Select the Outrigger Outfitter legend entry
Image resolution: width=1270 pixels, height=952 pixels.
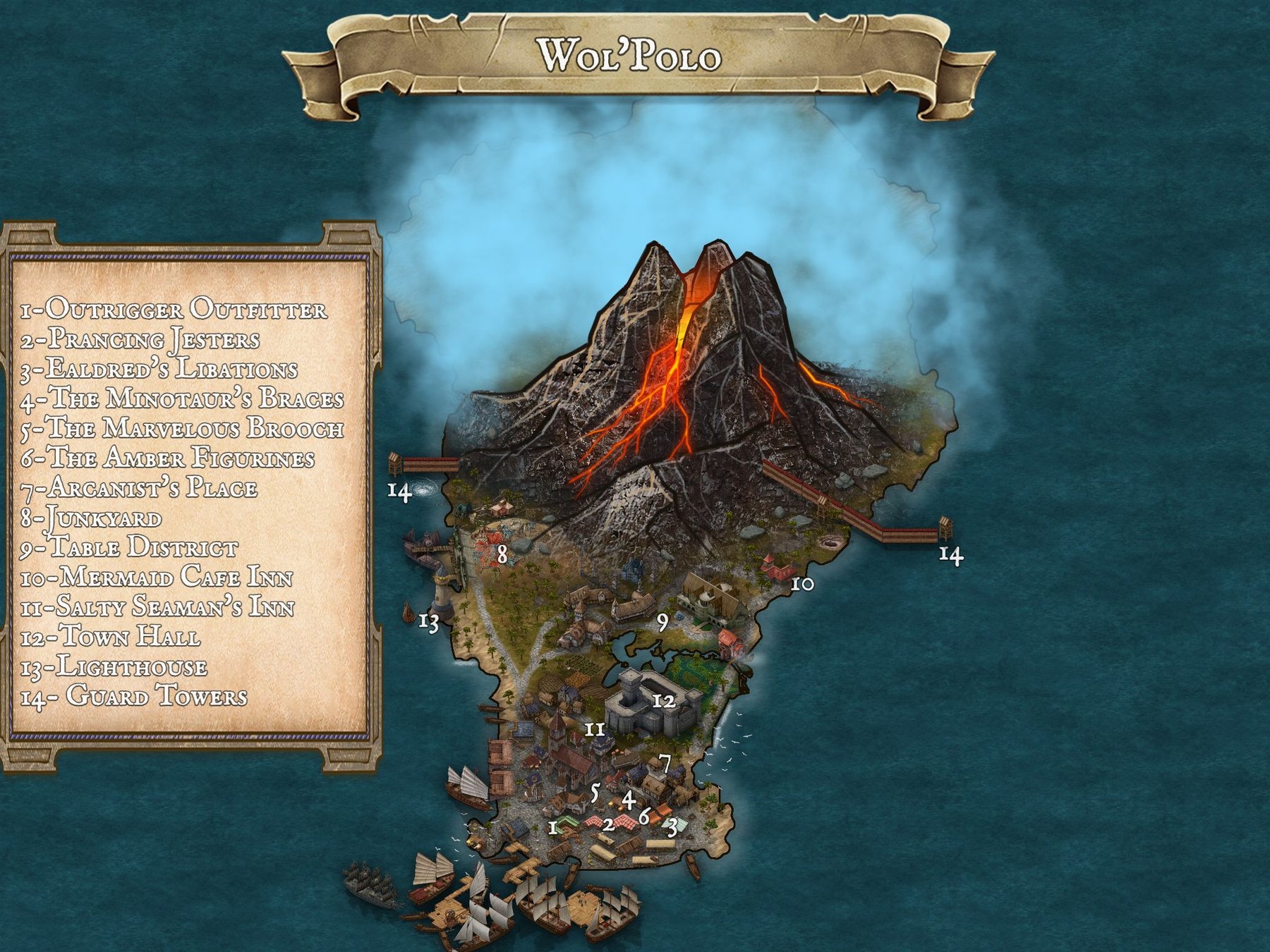174,310
